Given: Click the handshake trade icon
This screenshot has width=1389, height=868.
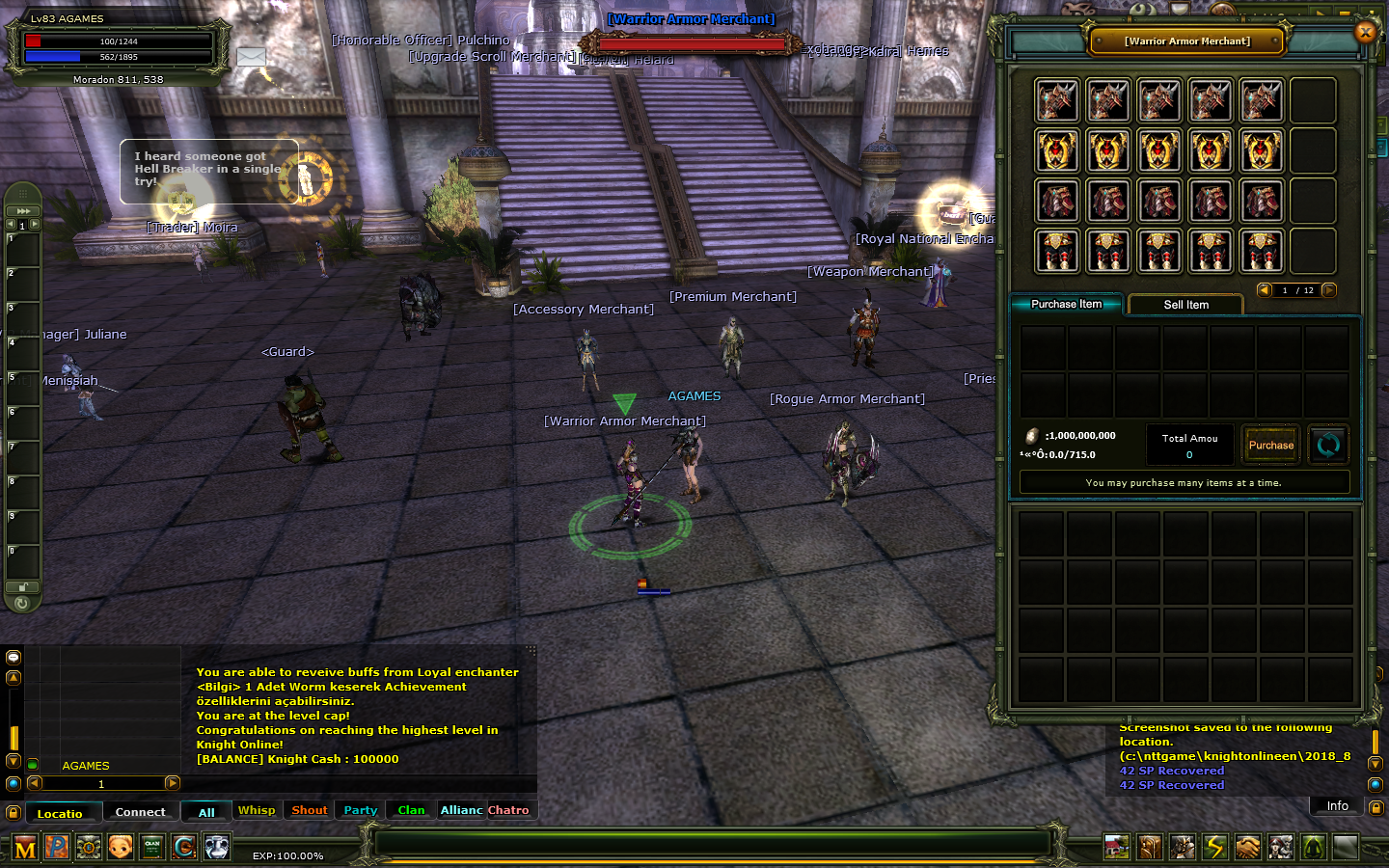Looking at the screenshot, I should pyautogui.click(x=1247, y=847).
